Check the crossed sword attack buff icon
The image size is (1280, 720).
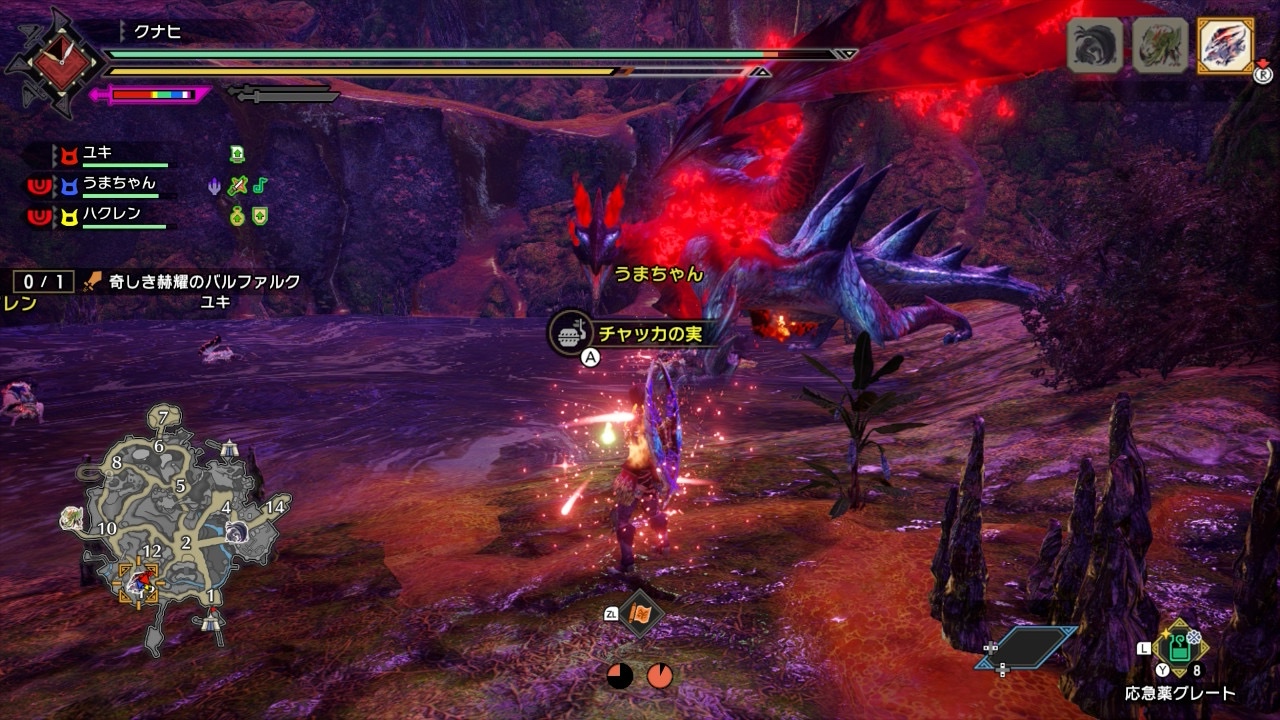pyautogui.click(x=237, y=185)
